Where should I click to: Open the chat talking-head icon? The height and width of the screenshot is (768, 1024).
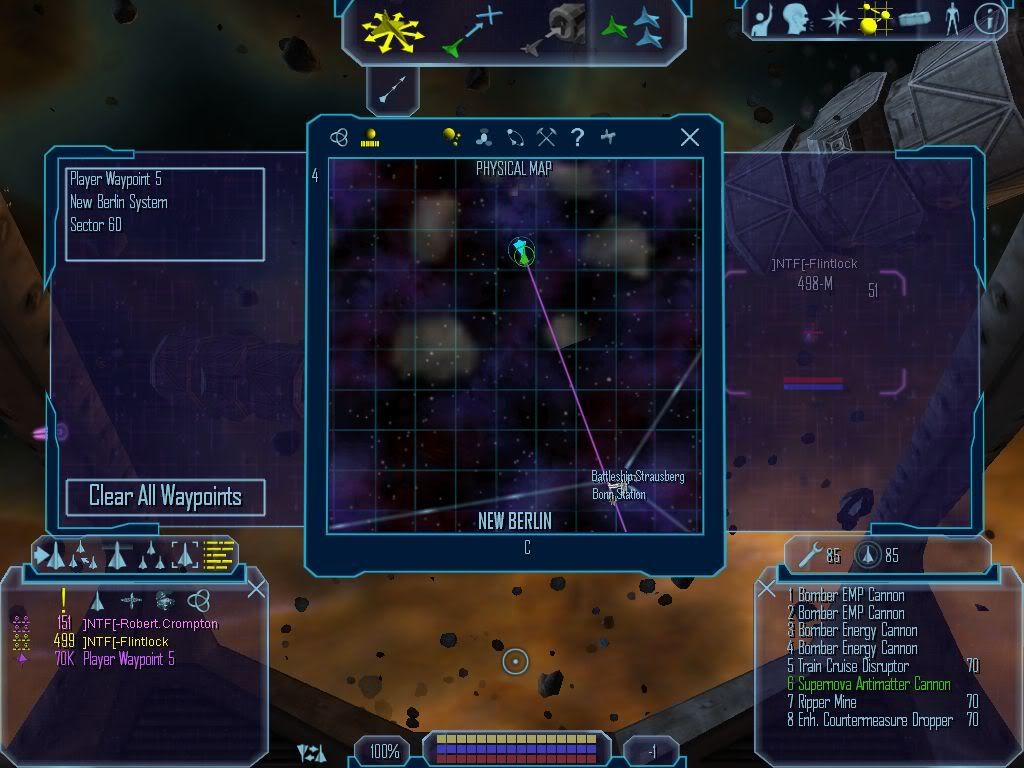coord(796,19)
